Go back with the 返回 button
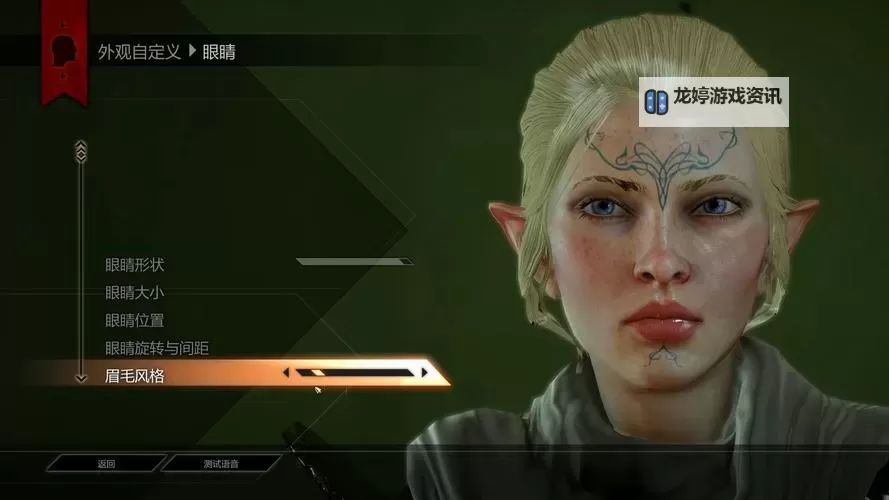889x500 pixels. tap(106, 464)
